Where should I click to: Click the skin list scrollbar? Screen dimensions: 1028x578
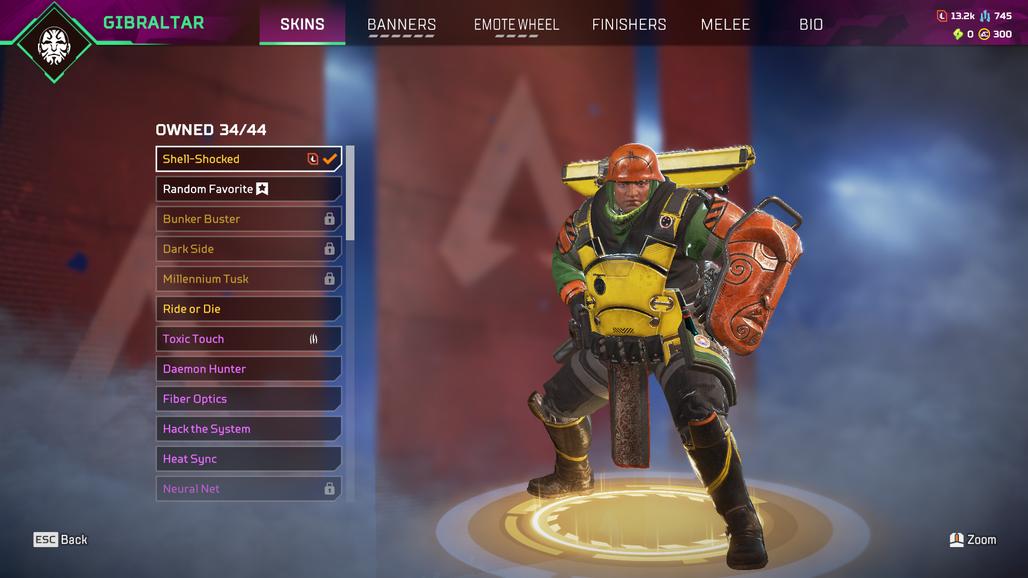coord(350,193)
